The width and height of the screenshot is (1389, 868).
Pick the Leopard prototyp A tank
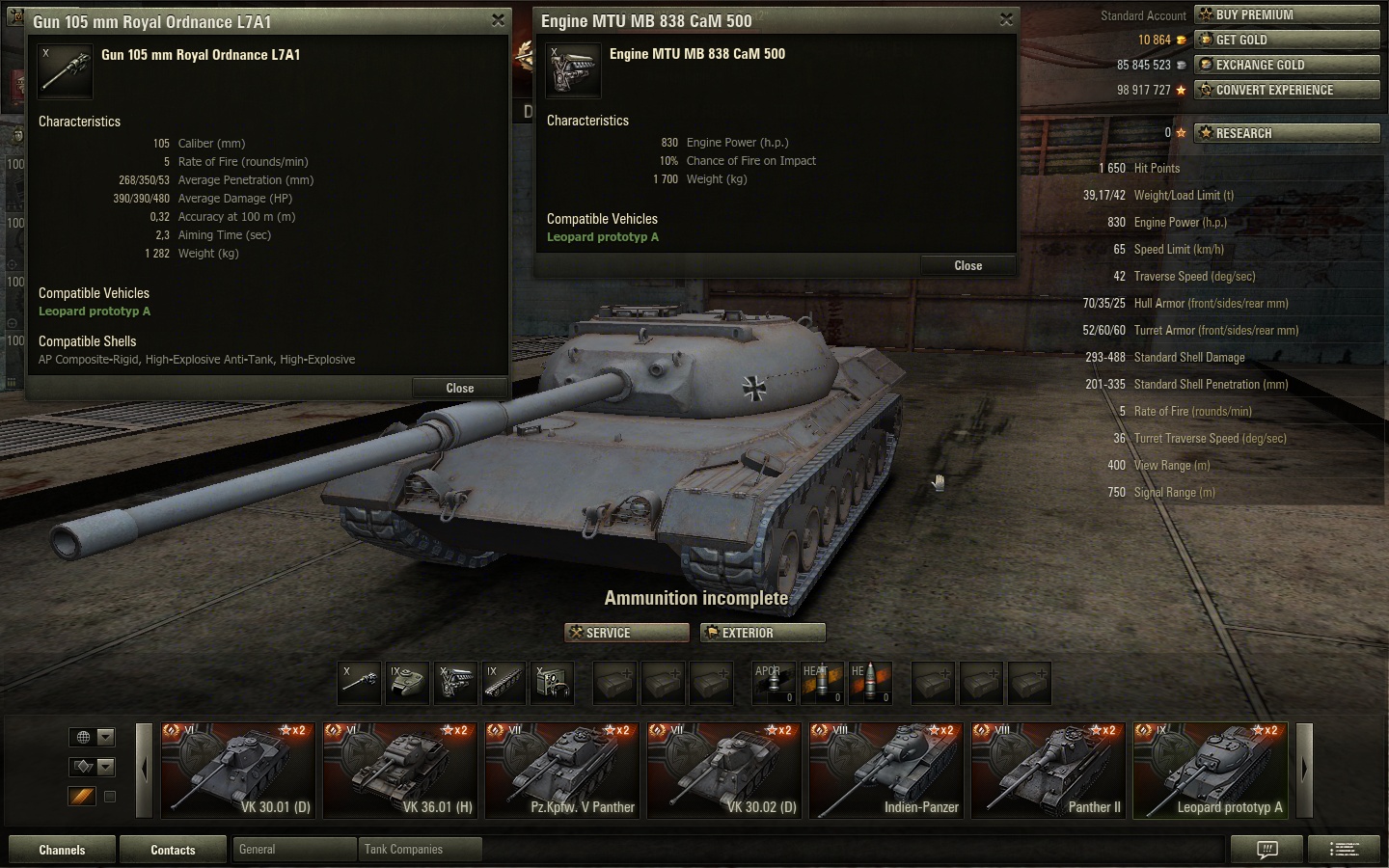coord(1210,771)
